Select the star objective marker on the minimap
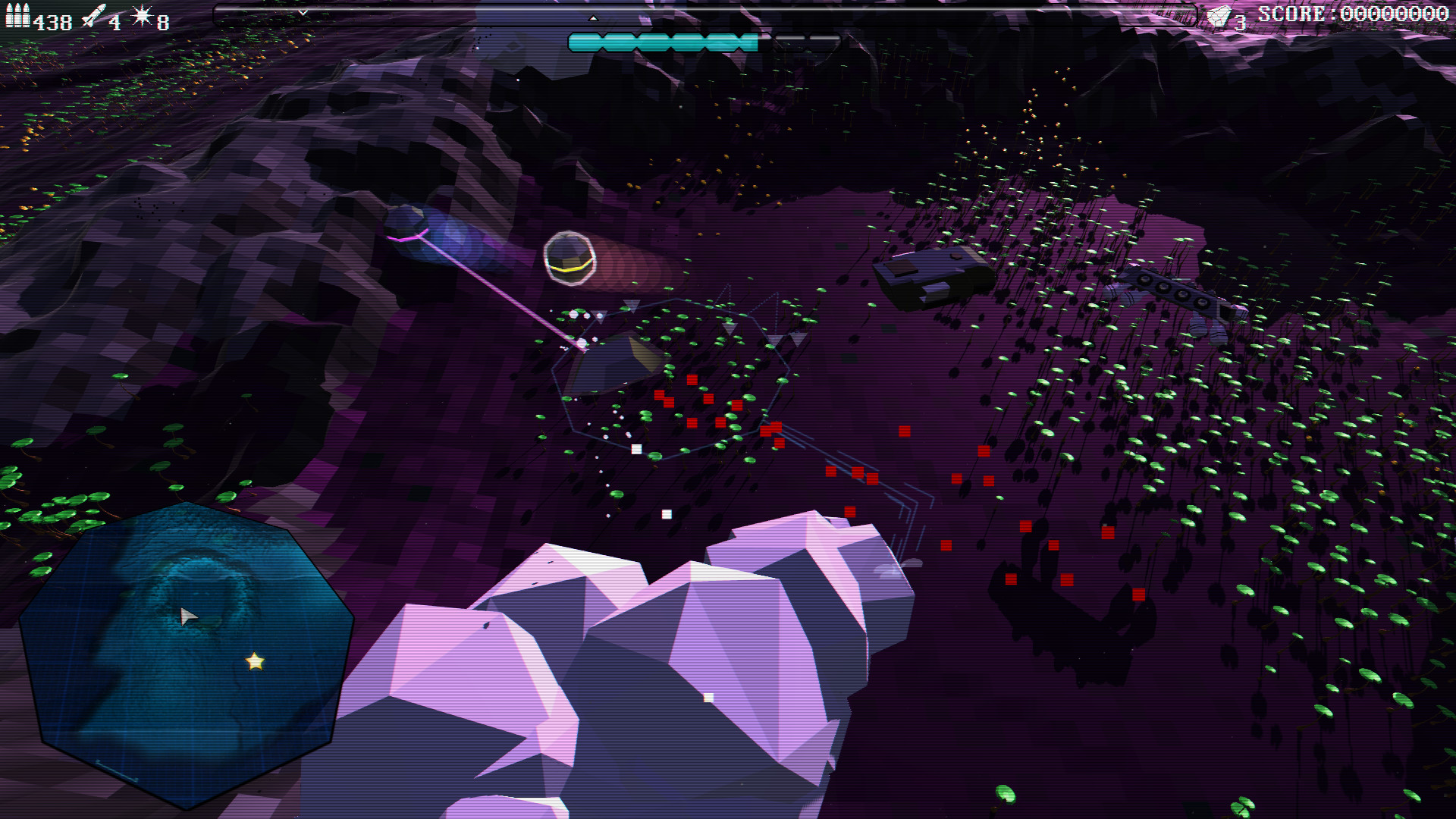 (x=253, y=662)
